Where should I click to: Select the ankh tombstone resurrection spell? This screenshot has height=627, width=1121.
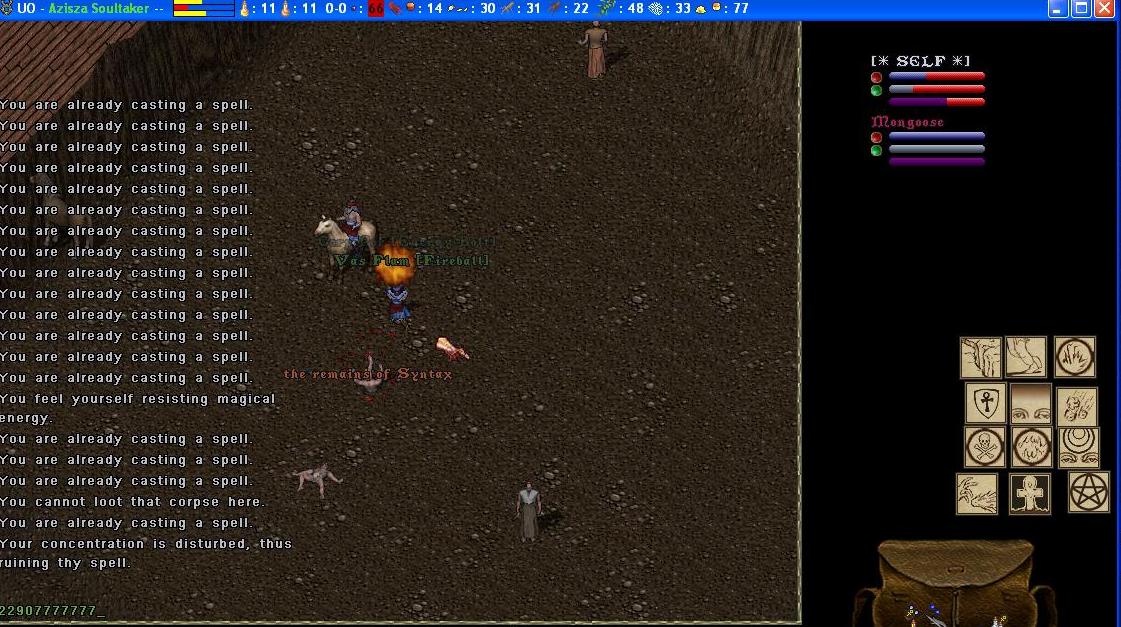[x=1030, y=494]
